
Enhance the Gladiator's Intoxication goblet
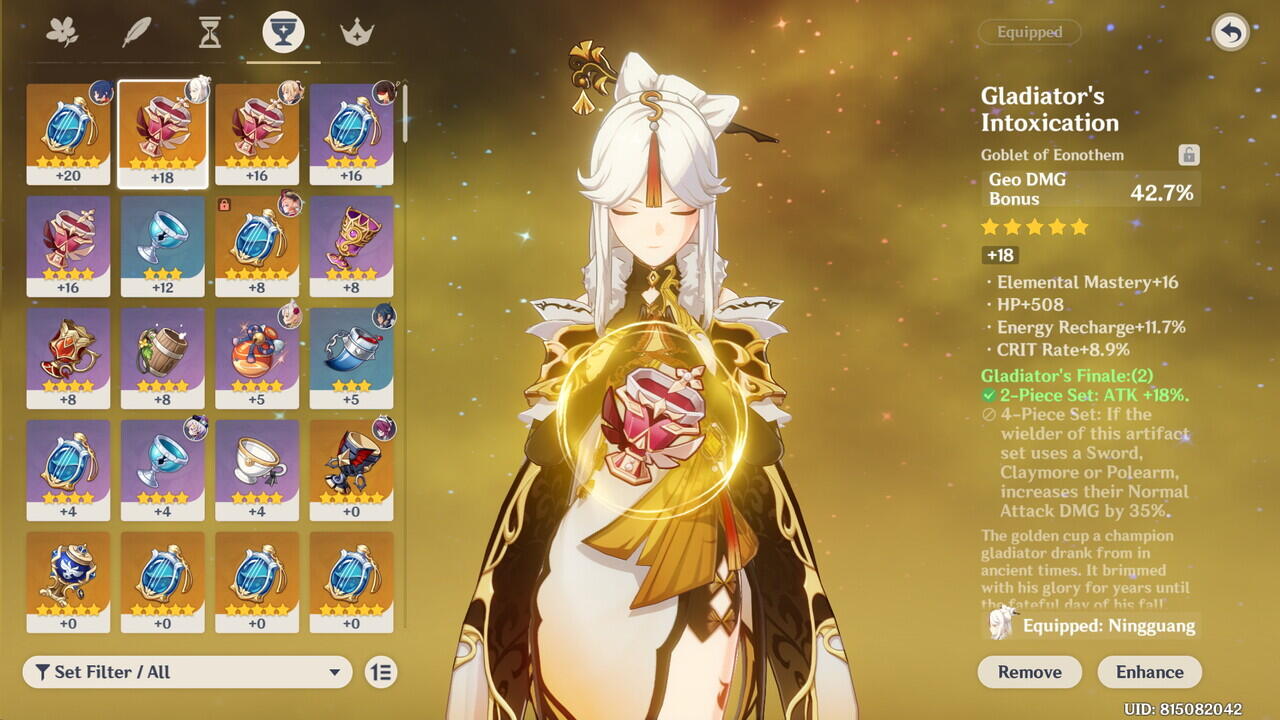coord(1149,672)
